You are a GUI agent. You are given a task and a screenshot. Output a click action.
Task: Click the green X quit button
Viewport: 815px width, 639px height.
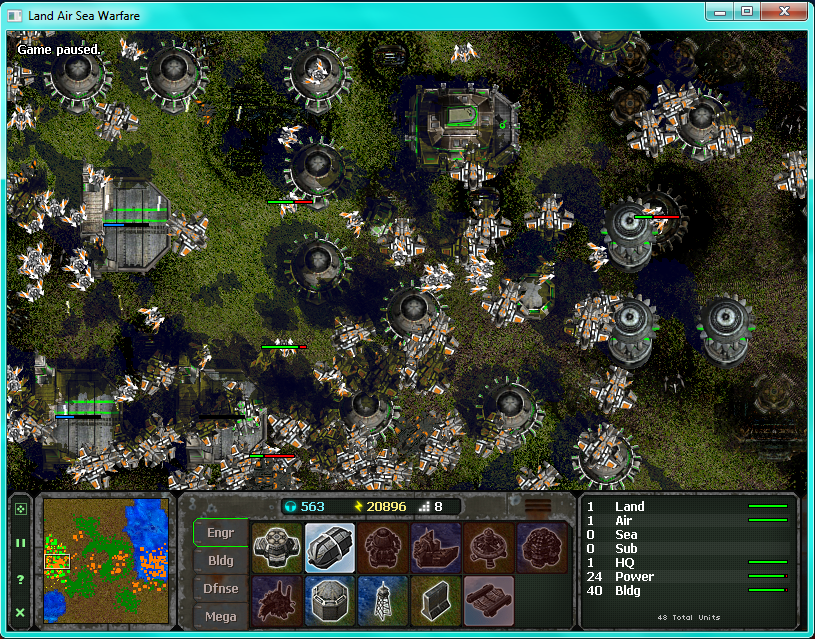tap(21, 612)
